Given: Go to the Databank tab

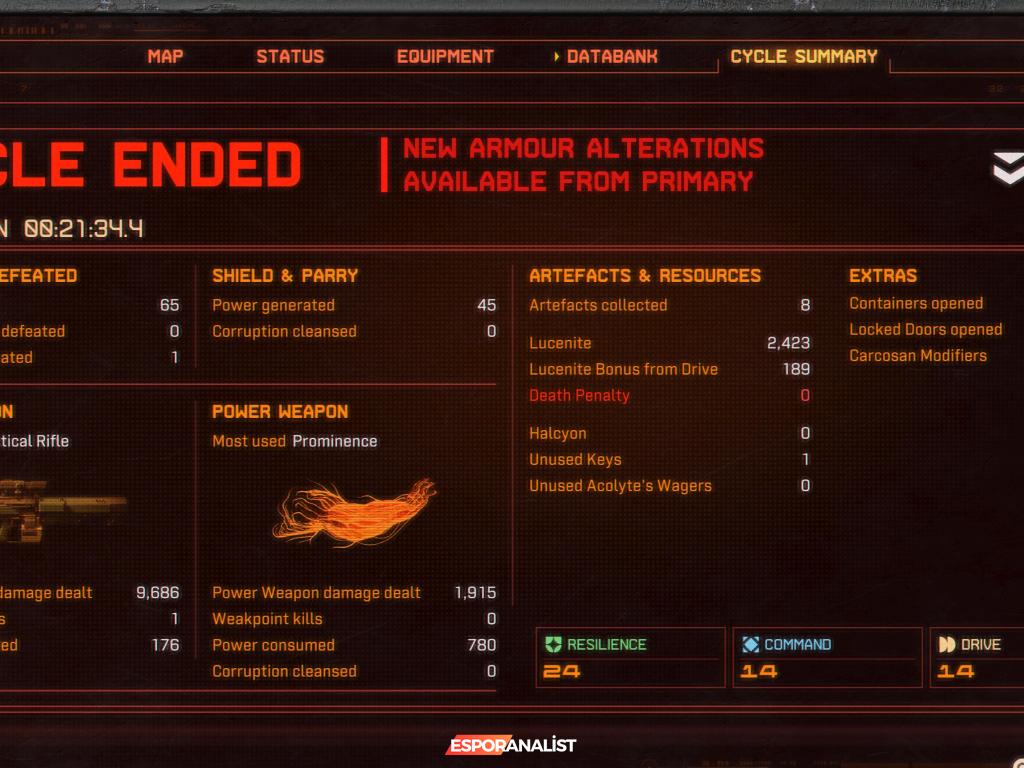Looking at the screenshot, I should pyautogui.click(x=611, y=57).
